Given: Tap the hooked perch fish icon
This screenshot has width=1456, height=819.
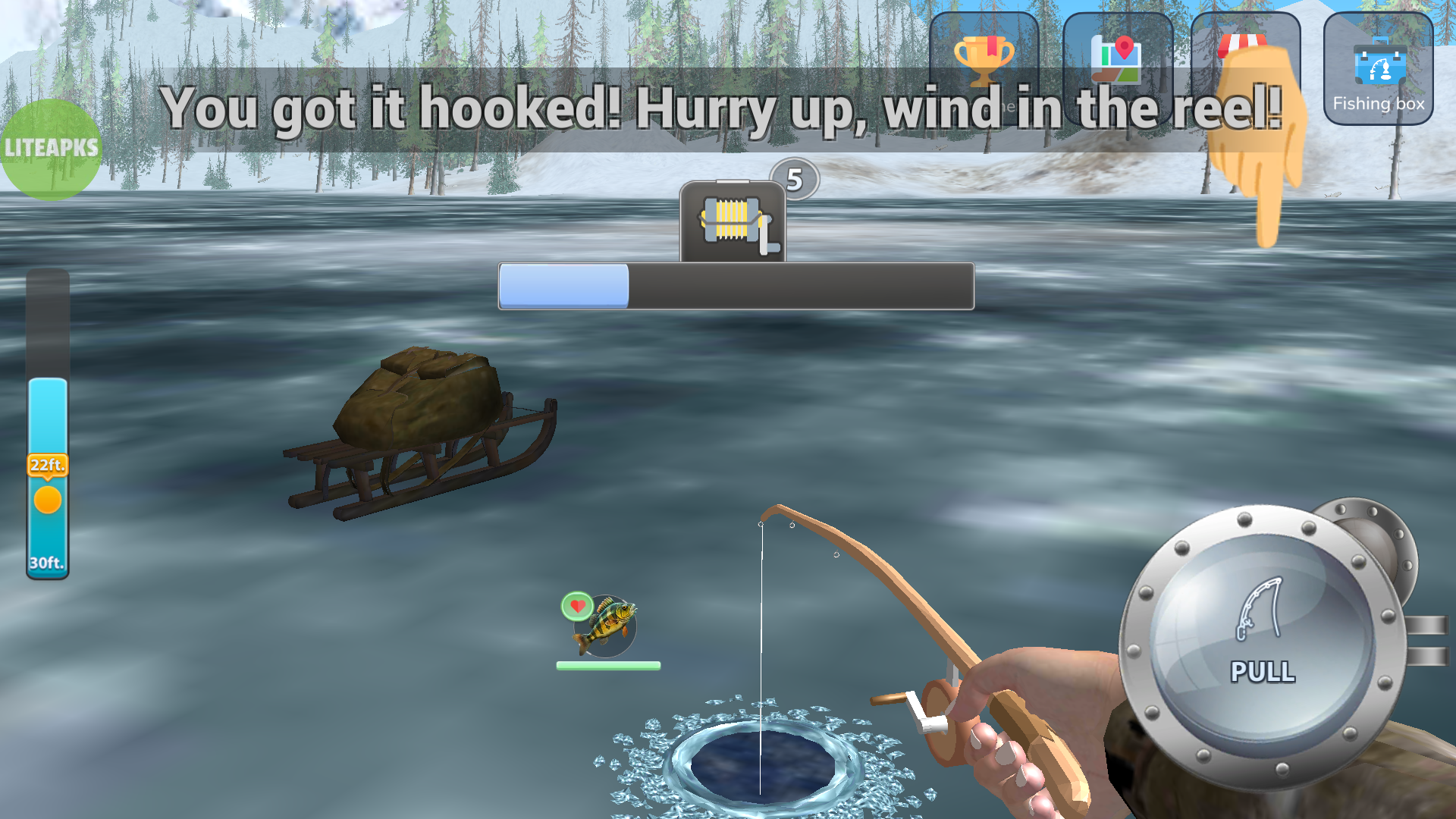Looking at the screenshot, I should [606, 626].
